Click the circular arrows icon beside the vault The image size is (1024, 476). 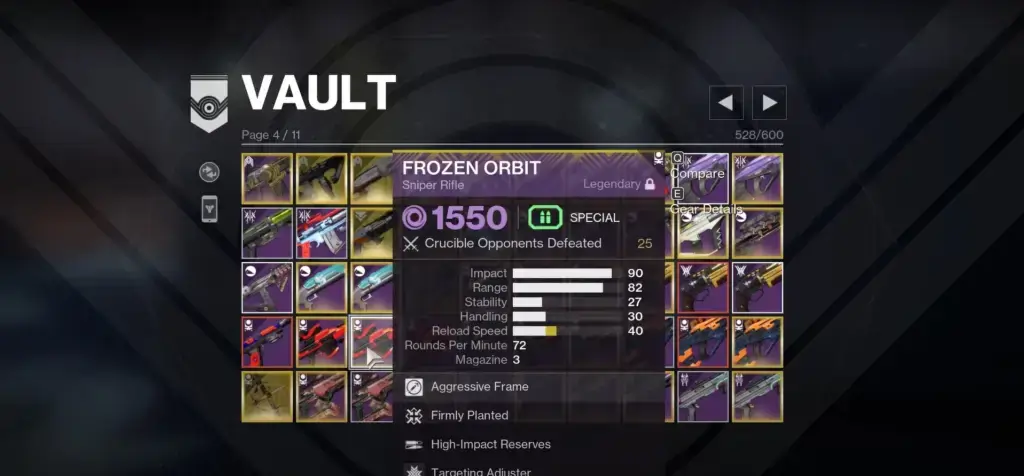209,171
